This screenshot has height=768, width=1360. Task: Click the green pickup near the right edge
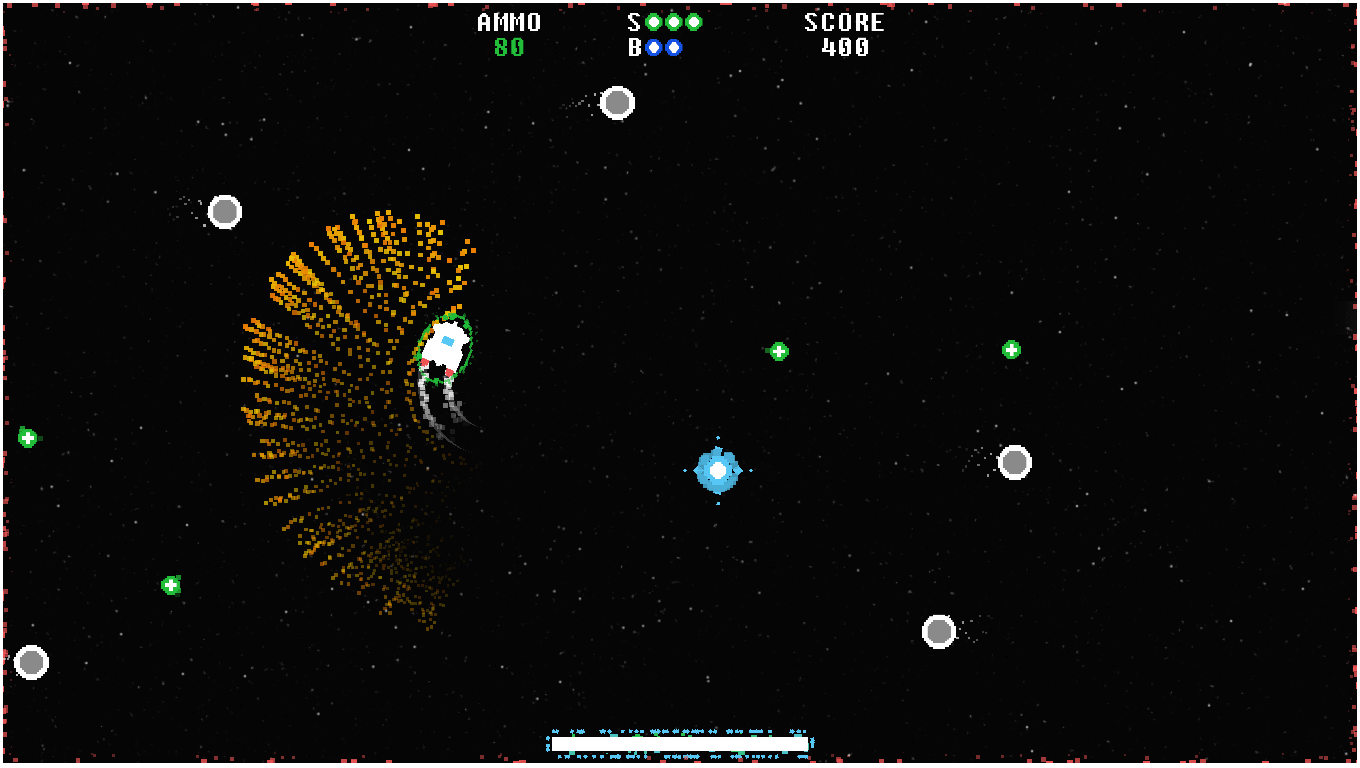(x=1011, y=349)
